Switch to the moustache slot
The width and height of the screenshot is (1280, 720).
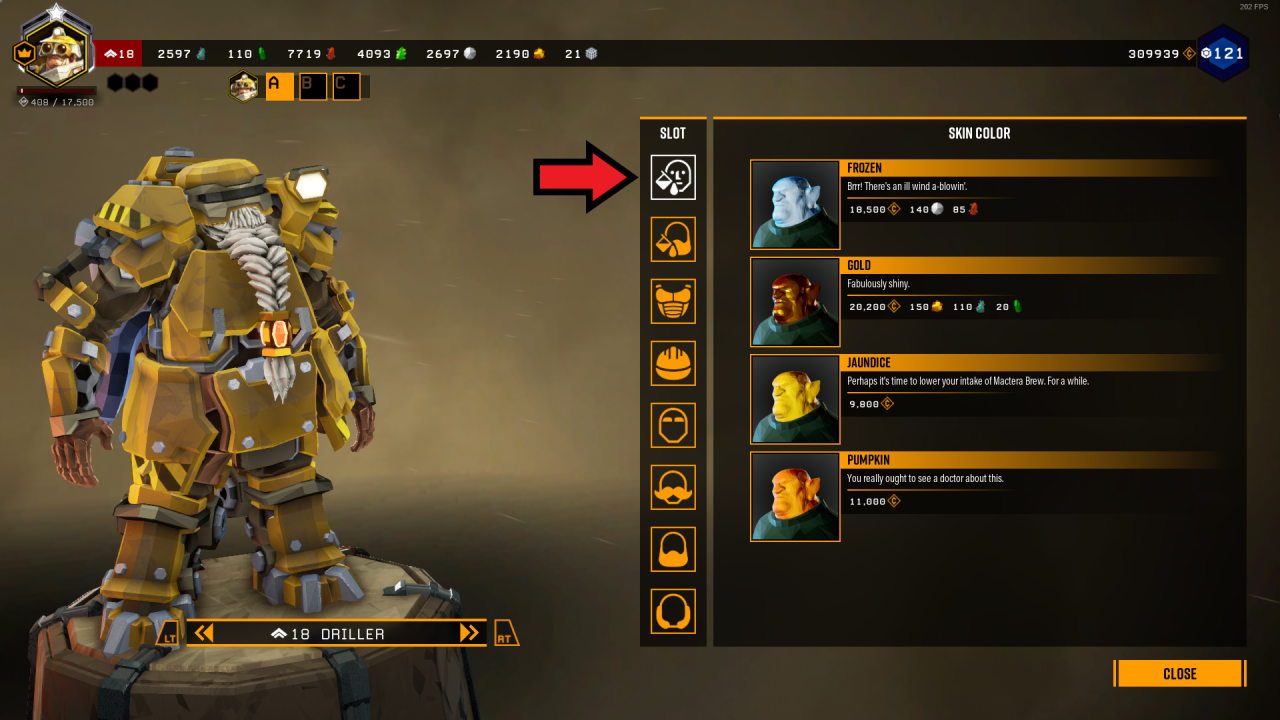pyautogui.click(x=673, y=487)
